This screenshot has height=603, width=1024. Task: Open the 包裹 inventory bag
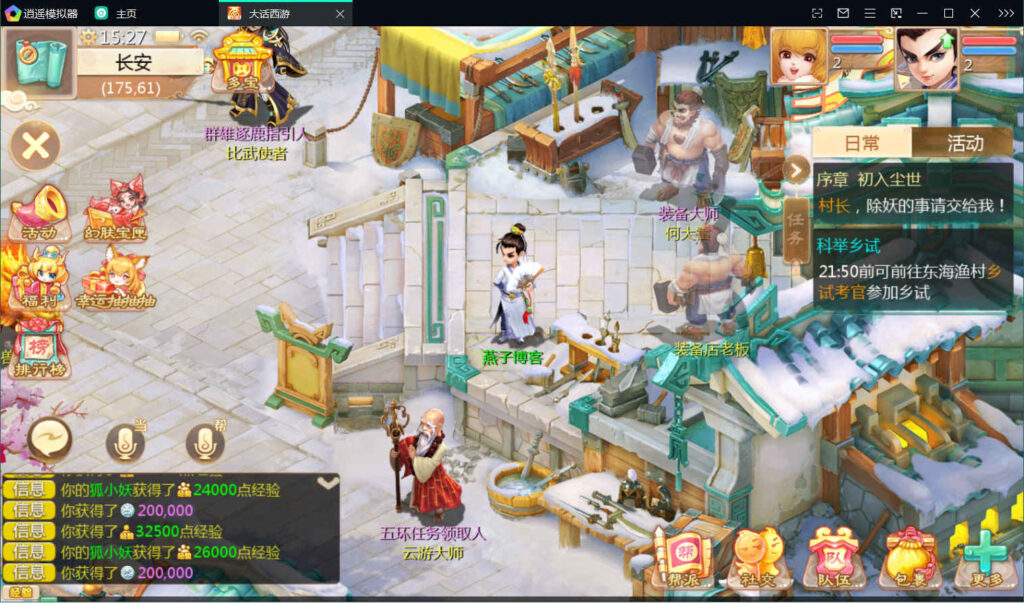[906, 556]
